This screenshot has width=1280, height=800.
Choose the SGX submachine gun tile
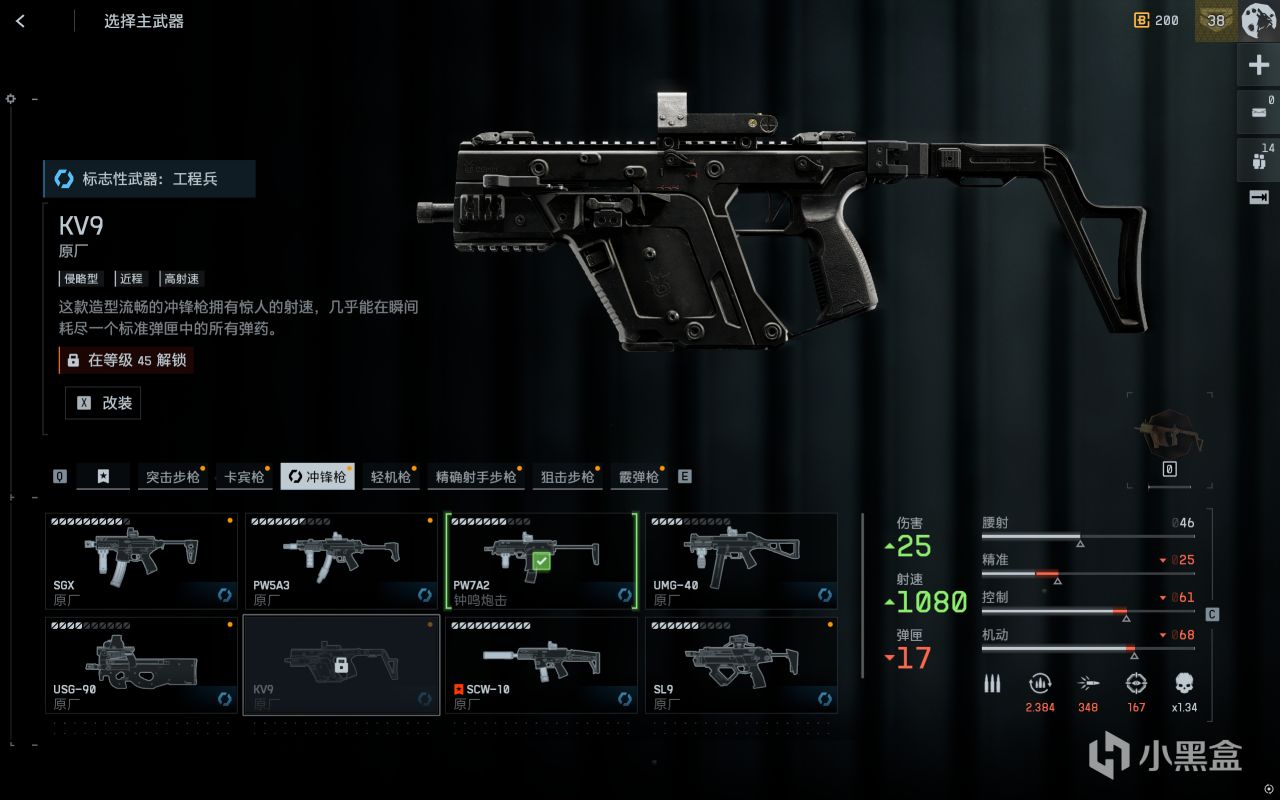(141, 561)
